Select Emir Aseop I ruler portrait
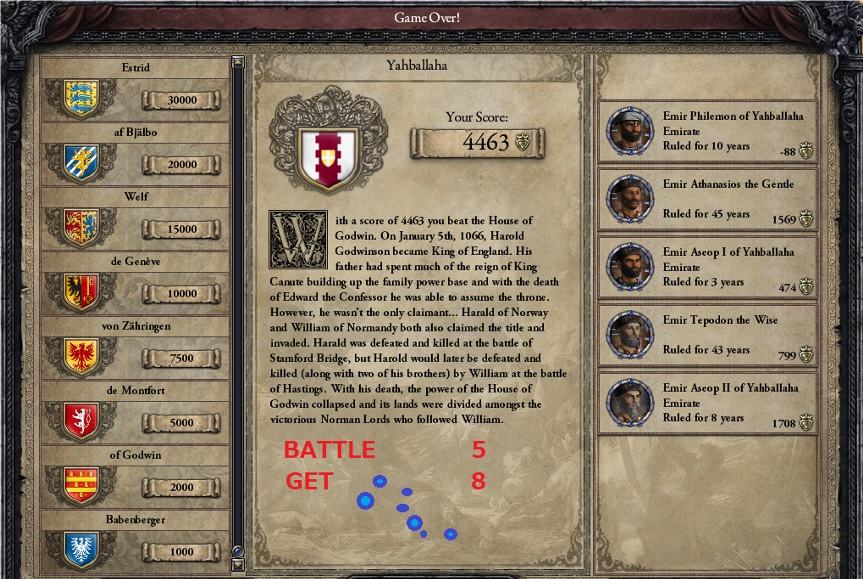 631,267
